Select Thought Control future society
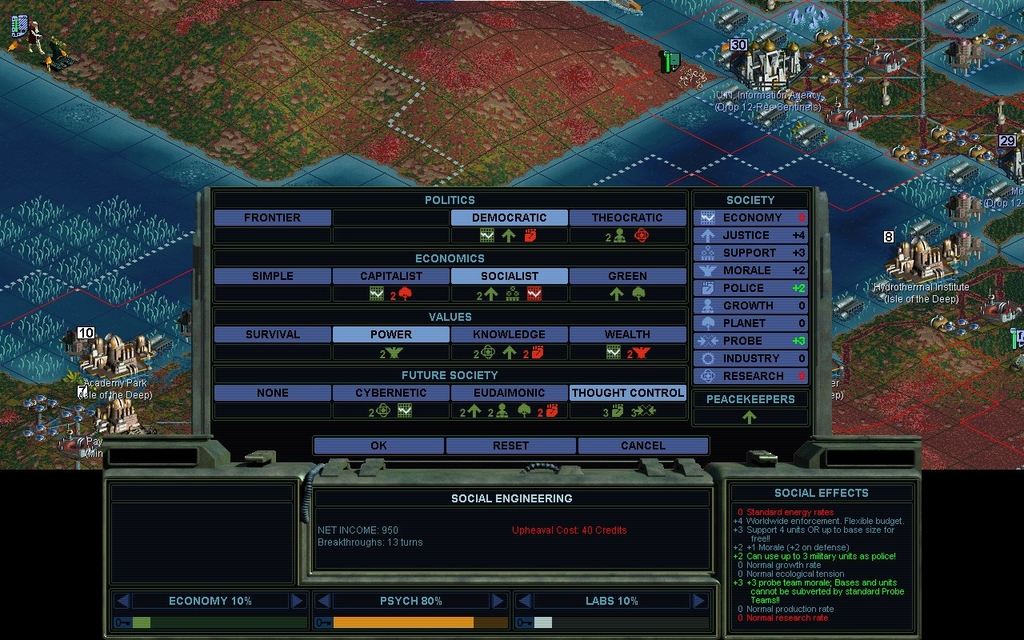The width and height of the screenshot is (1024, 640). (627, 393)
